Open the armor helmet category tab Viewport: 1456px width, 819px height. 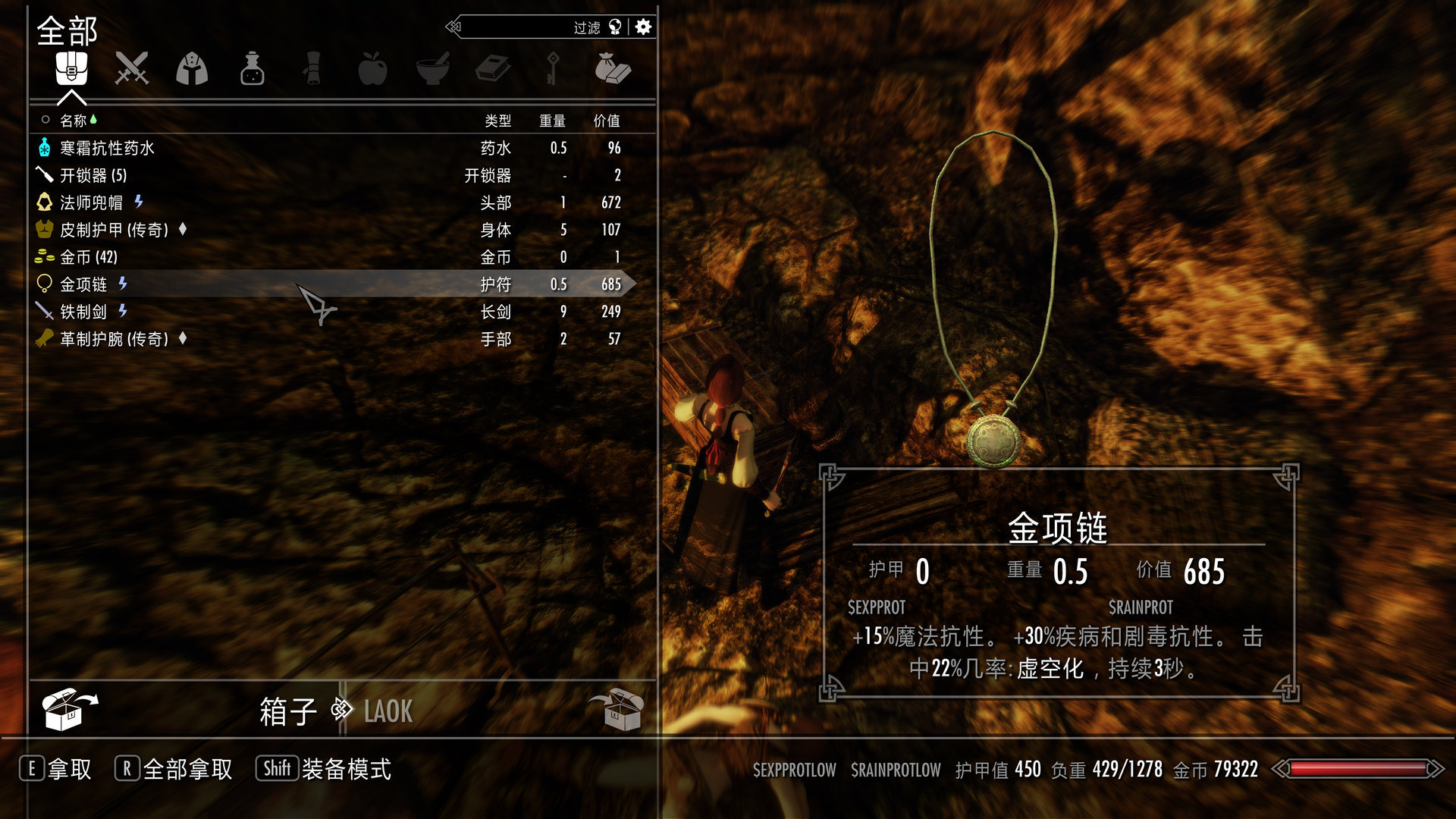tap(192, 69)
